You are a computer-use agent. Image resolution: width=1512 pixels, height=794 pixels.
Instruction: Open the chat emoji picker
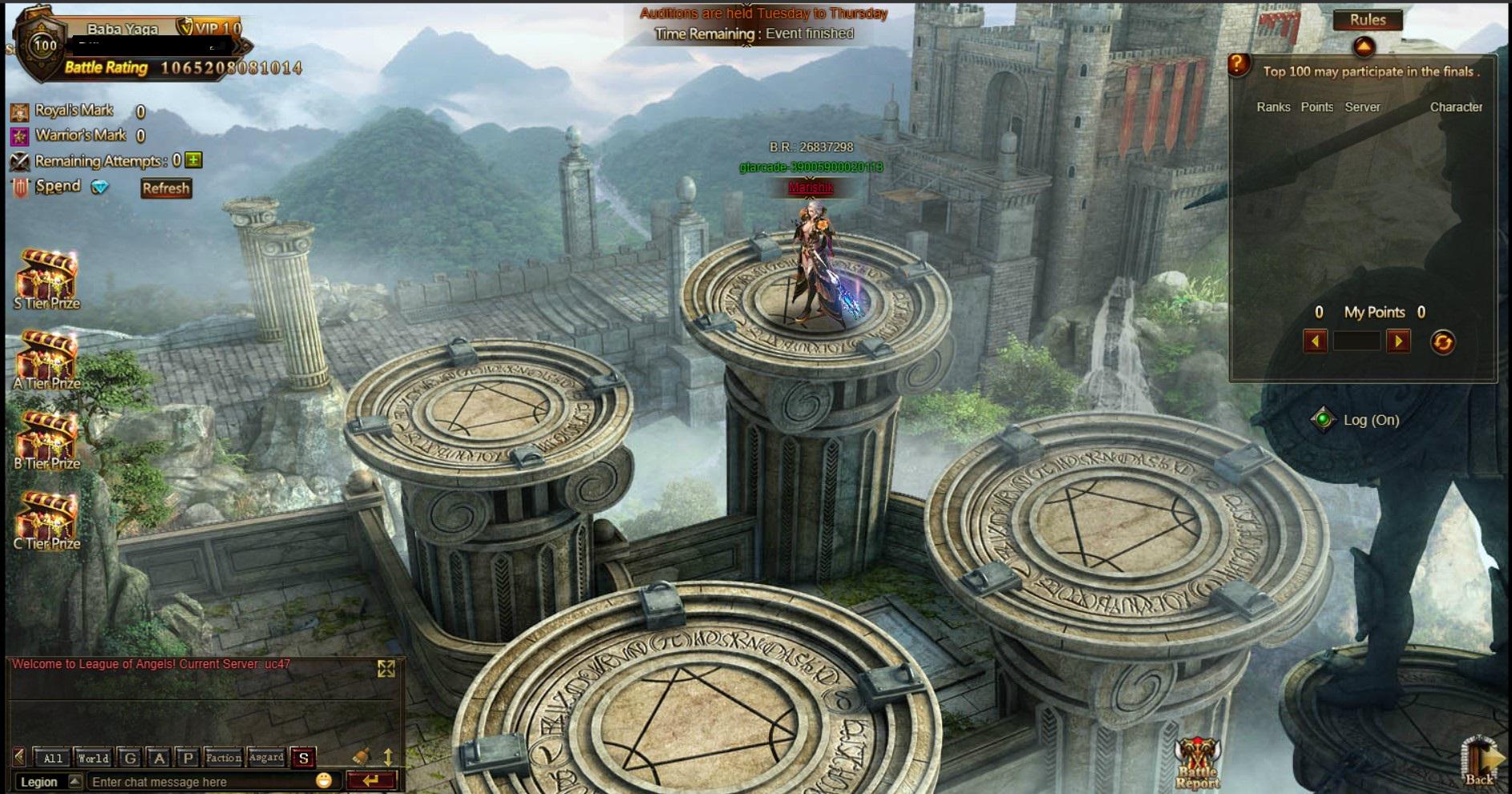(x=324, y=780)
